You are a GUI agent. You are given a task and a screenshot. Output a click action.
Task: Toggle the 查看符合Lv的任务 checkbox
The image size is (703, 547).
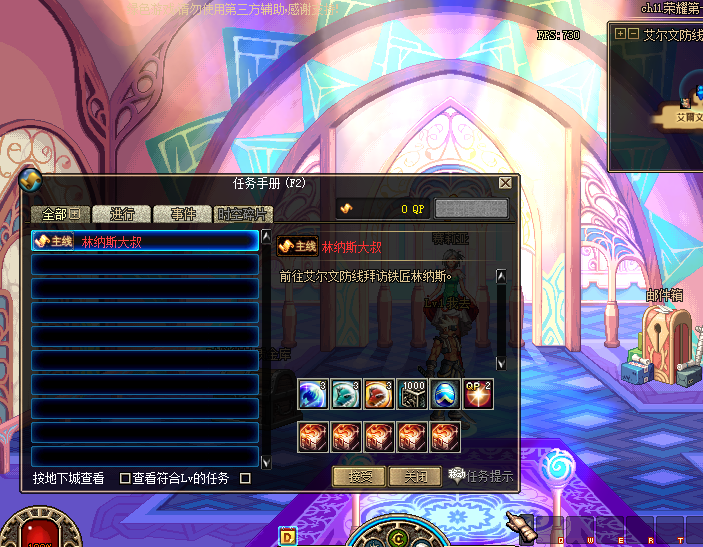(125, 478)
